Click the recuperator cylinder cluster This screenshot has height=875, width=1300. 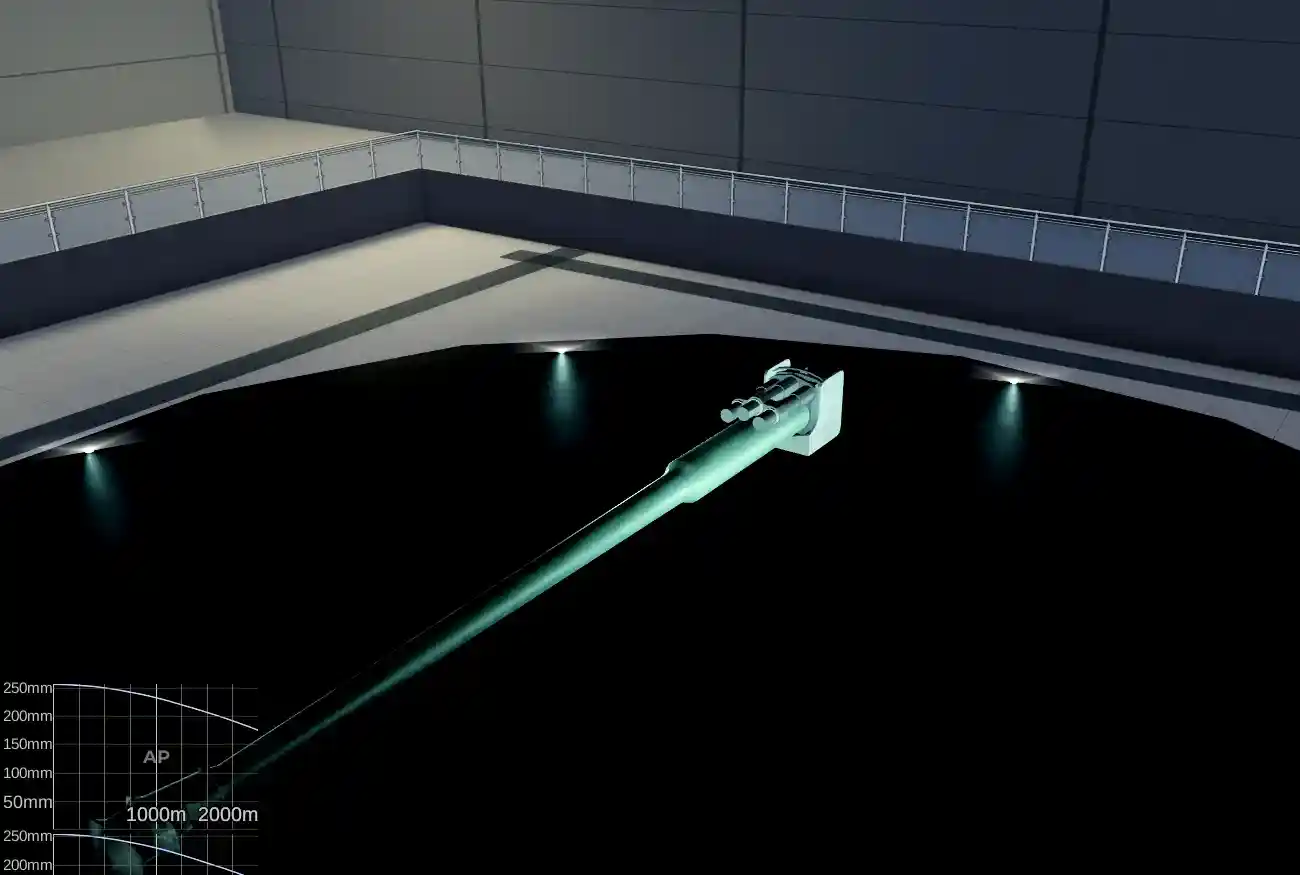(x=745, y=410)
